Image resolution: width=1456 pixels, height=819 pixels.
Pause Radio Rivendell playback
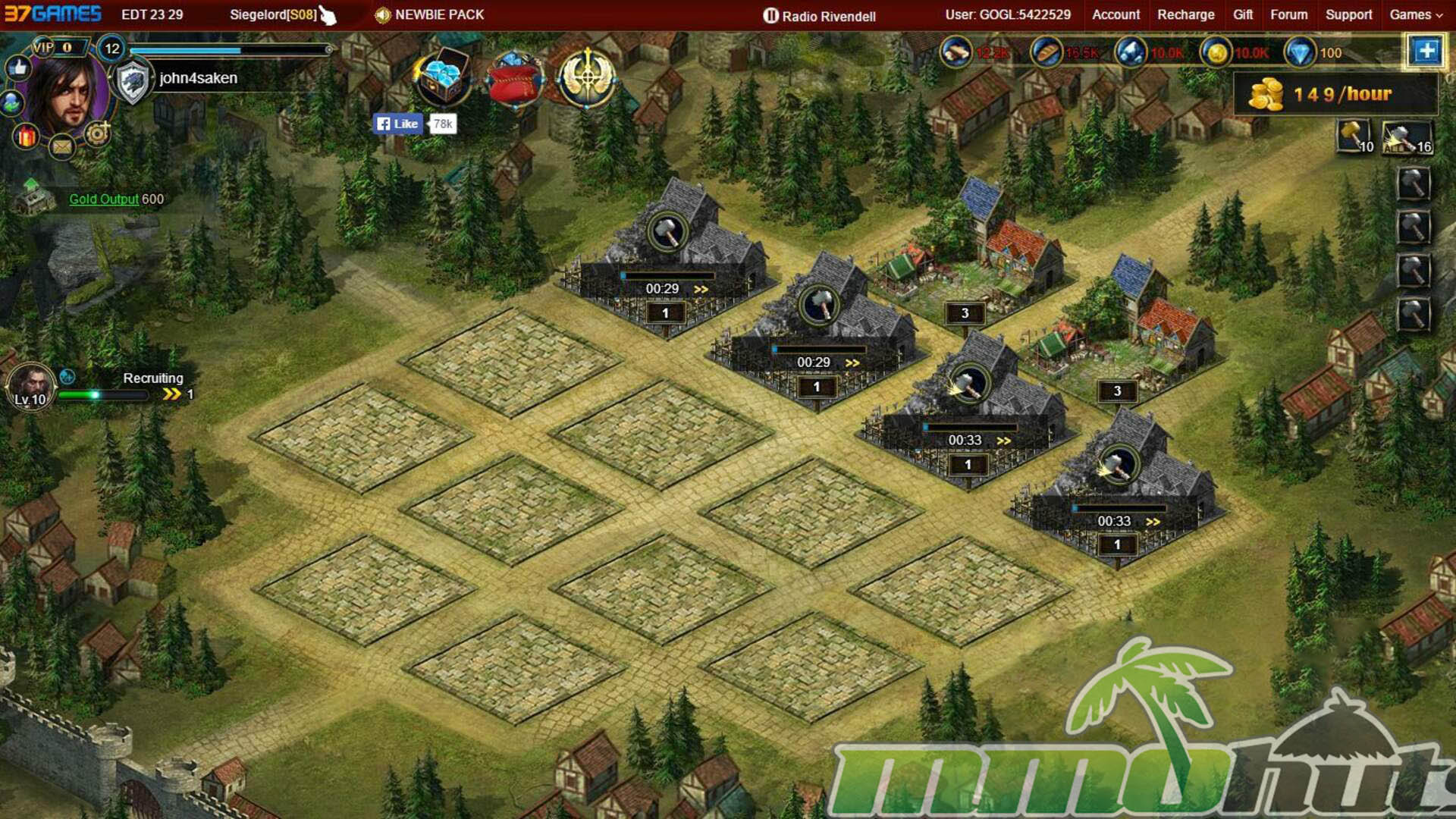coord(770,16)
